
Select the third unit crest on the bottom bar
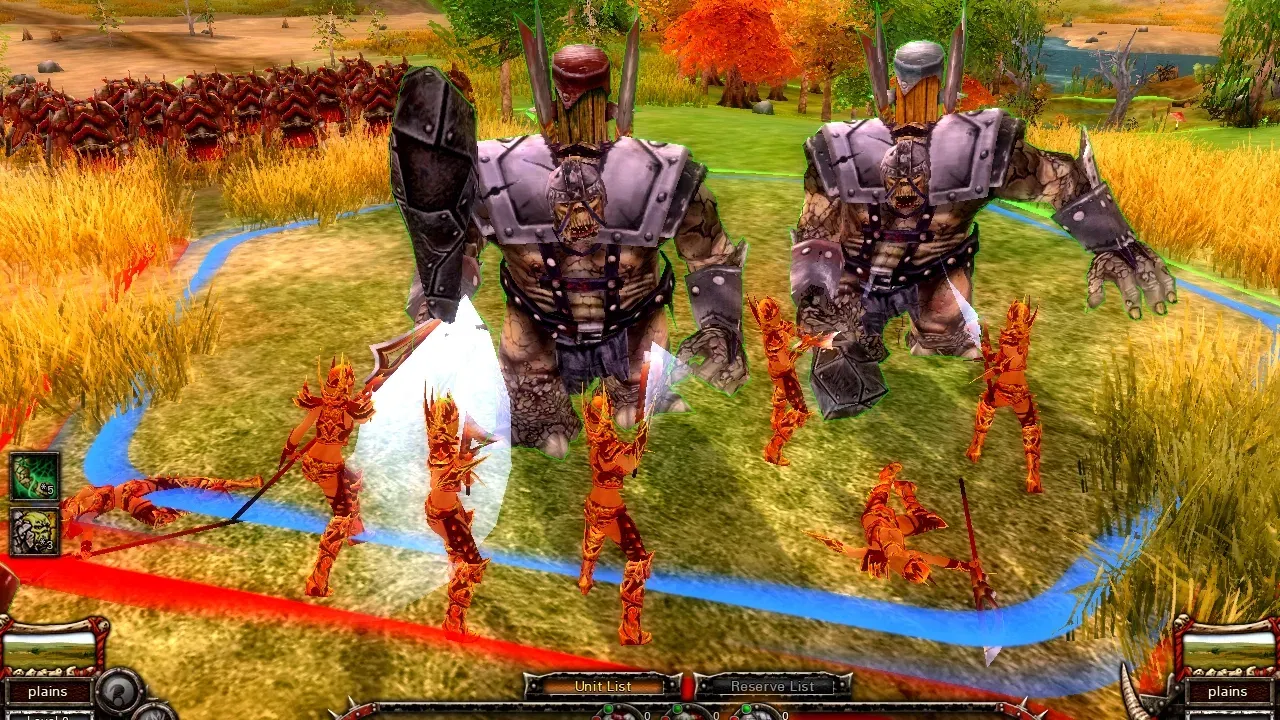click(755, 716)
